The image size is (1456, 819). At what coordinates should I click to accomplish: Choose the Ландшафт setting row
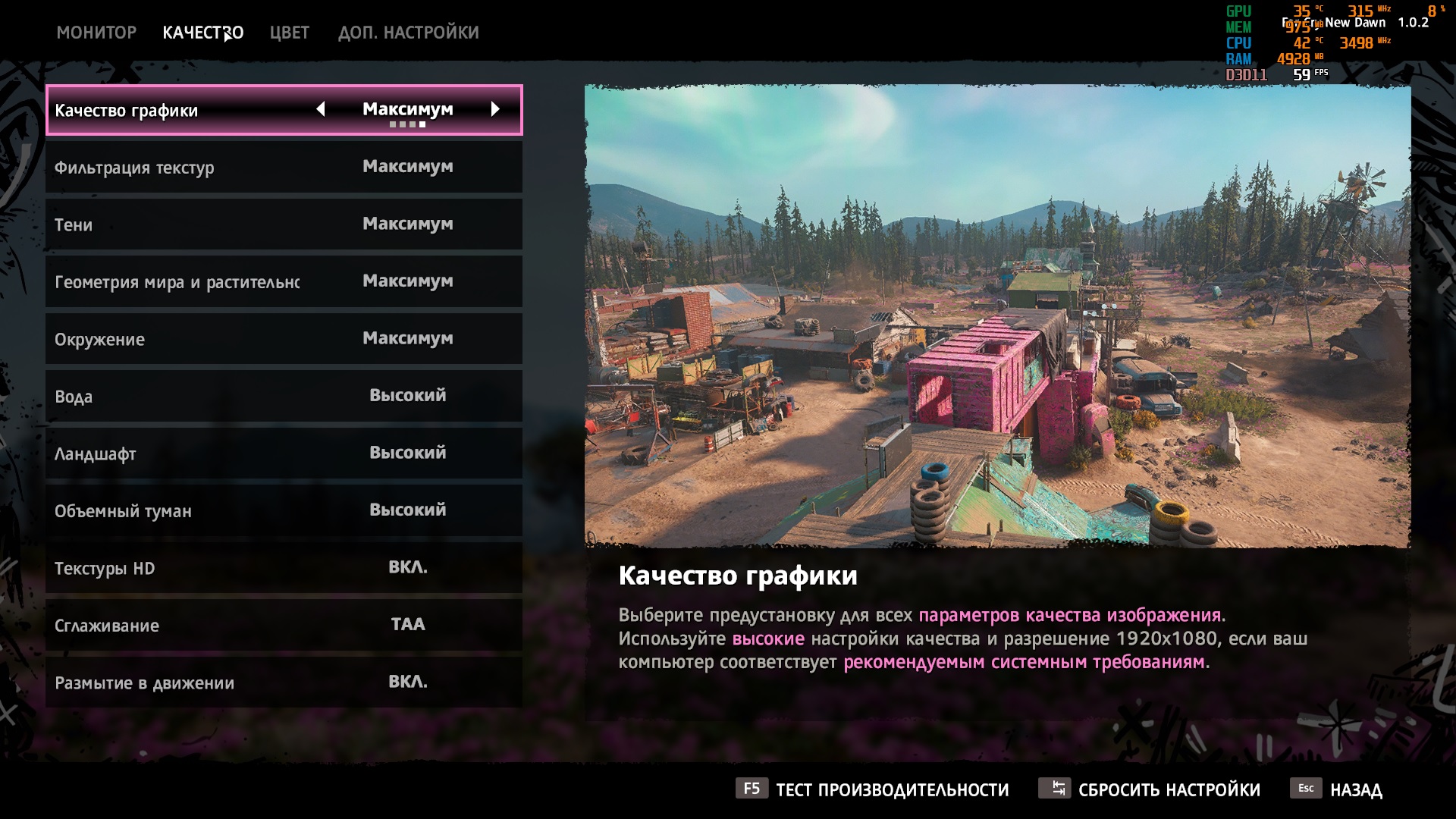tap(284, 453)
